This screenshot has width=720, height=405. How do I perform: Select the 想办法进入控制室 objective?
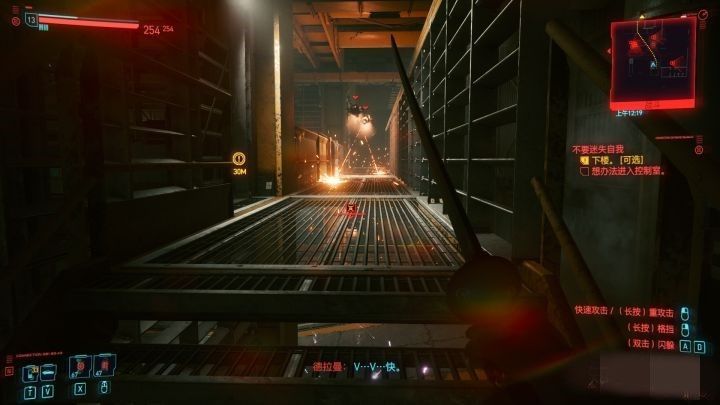[x=629, y=172]
